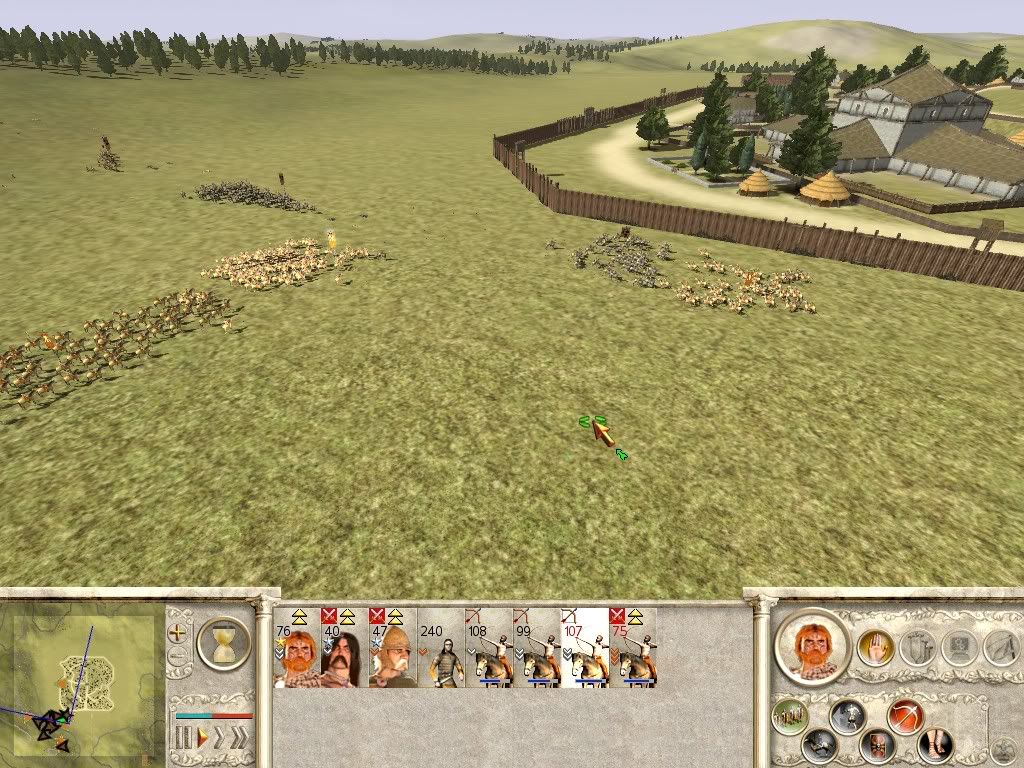
Task: Set battle speed to triple fast forward
Action: coord(241,739)
